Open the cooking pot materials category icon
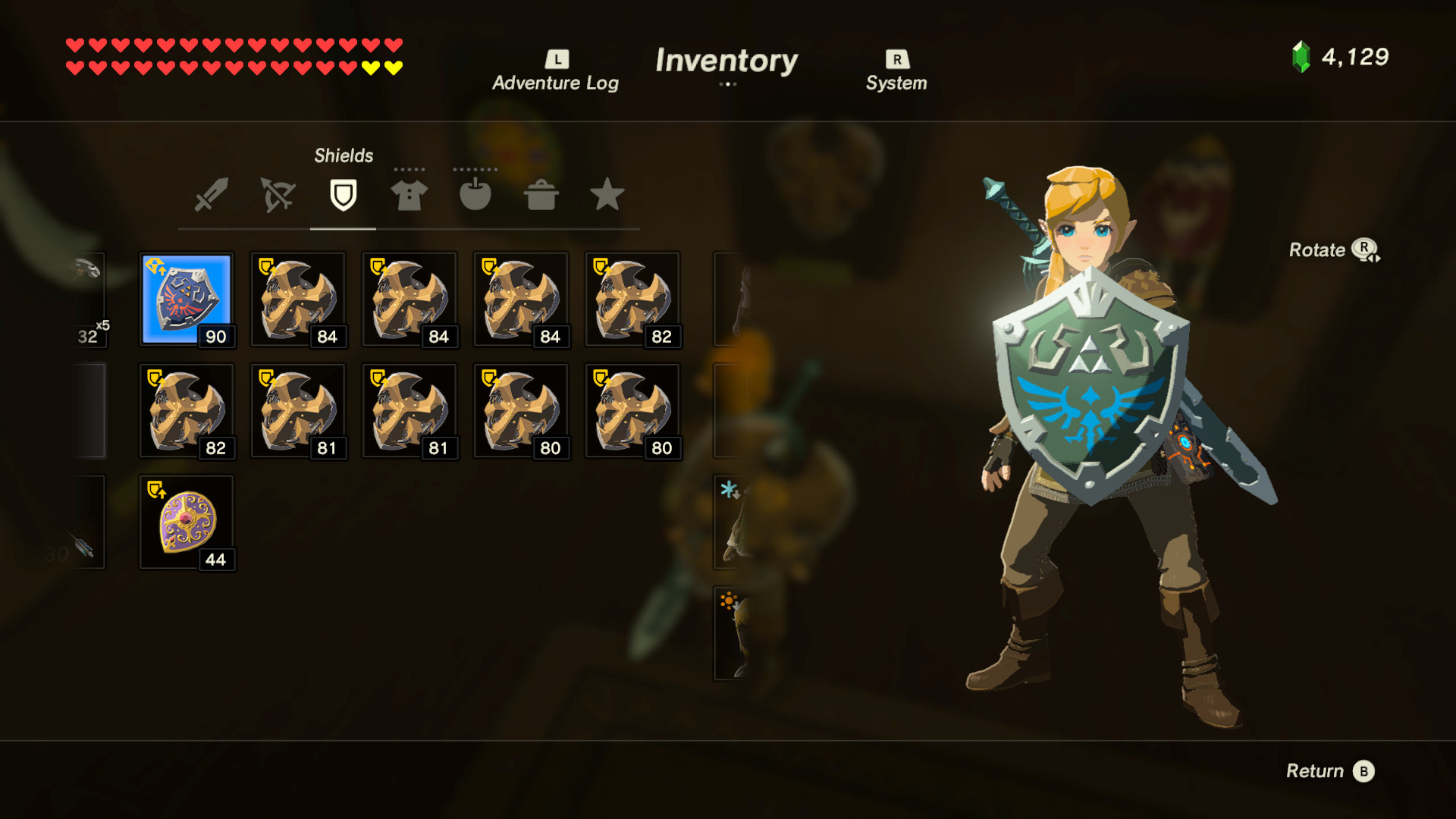This screenshot has height=819, width=1456. click(541, 196)
